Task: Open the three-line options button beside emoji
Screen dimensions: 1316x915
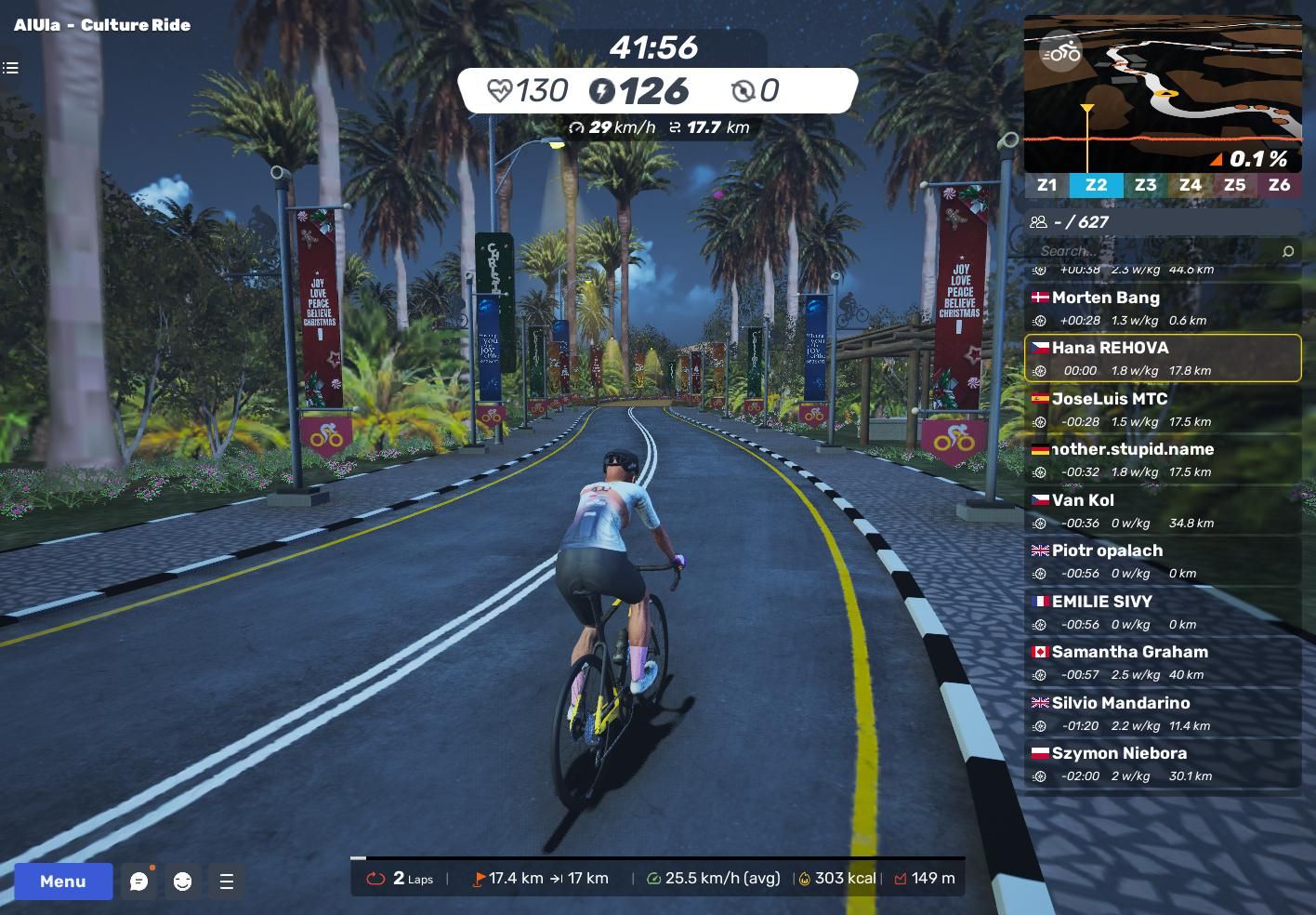Action: pos(226,882)
